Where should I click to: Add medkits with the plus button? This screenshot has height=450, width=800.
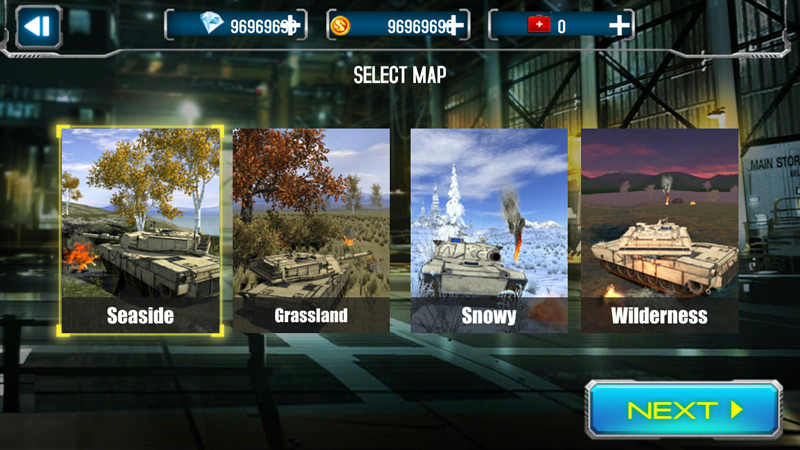(x=620, y=26)
